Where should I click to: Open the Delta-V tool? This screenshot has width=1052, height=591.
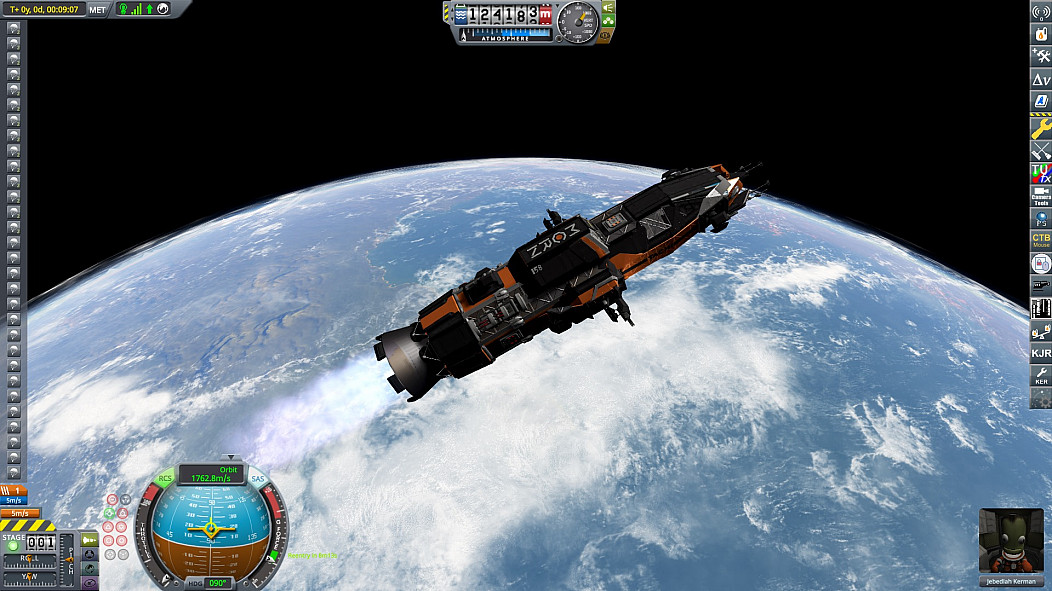pyautogui.click(x=1041, y=79)
